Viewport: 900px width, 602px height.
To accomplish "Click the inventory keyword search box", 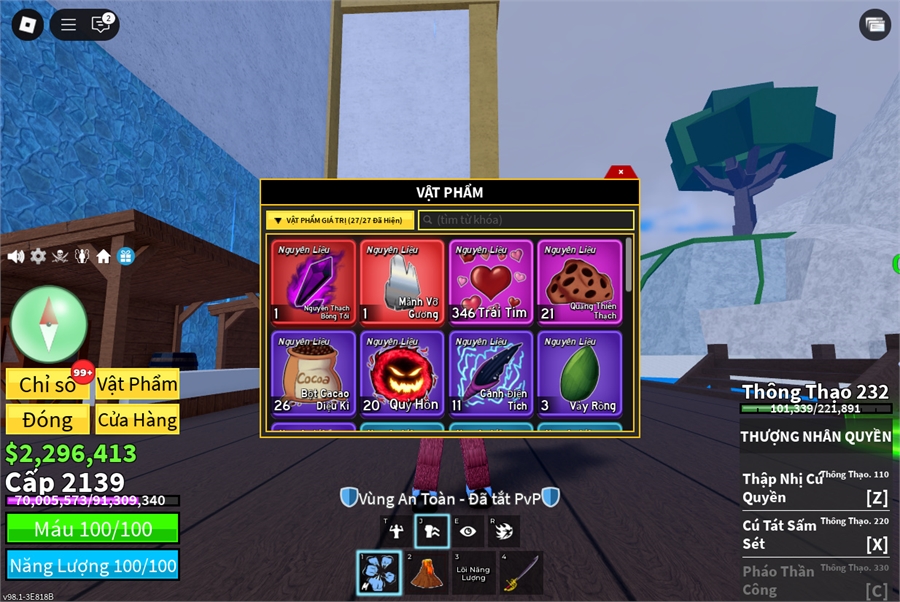I will (x=526, y=220).
